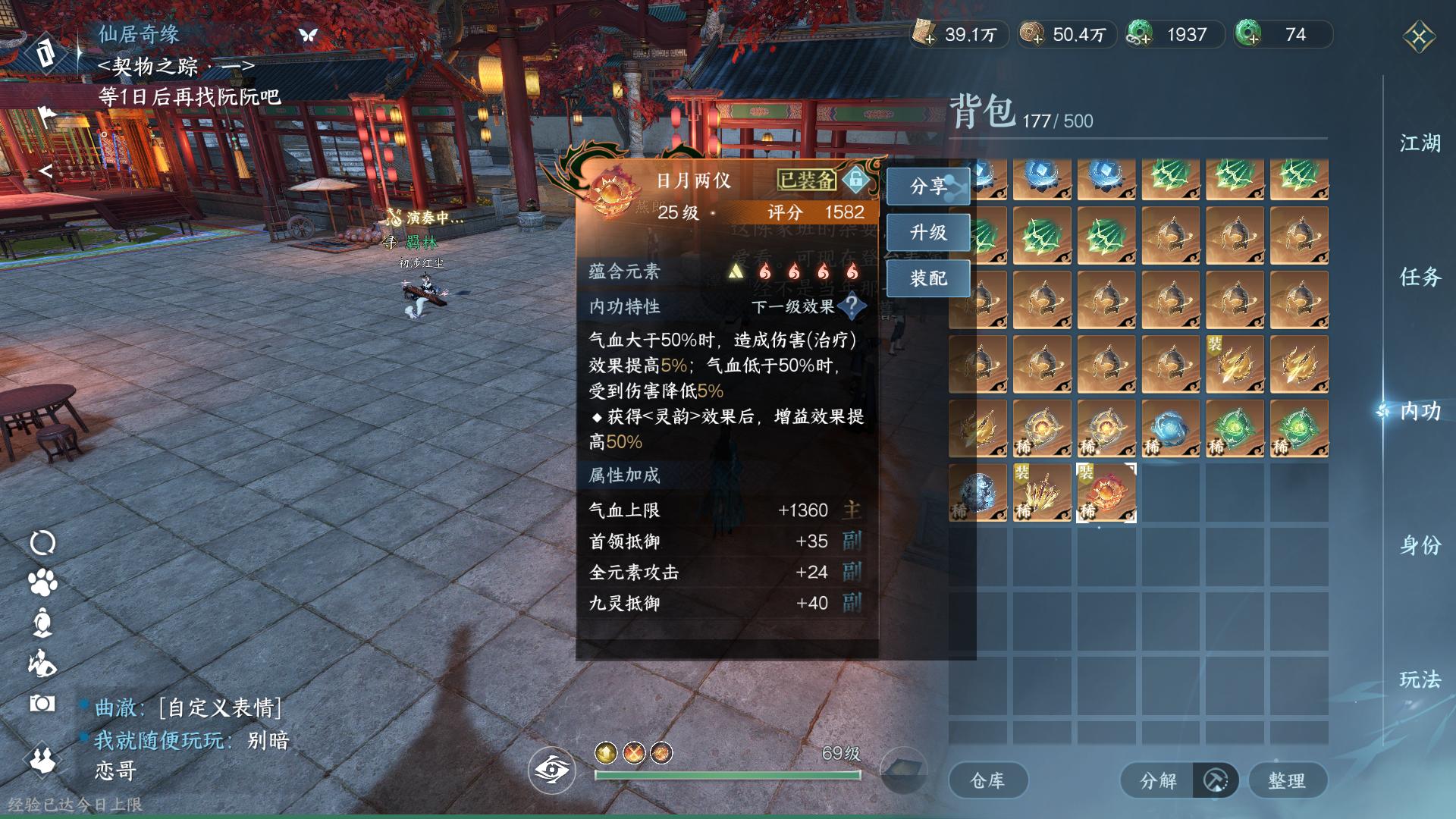The width and height of the screenshot is (1456, 819).
Task: Open the 身份 tab
Action: coord(1420,545)
